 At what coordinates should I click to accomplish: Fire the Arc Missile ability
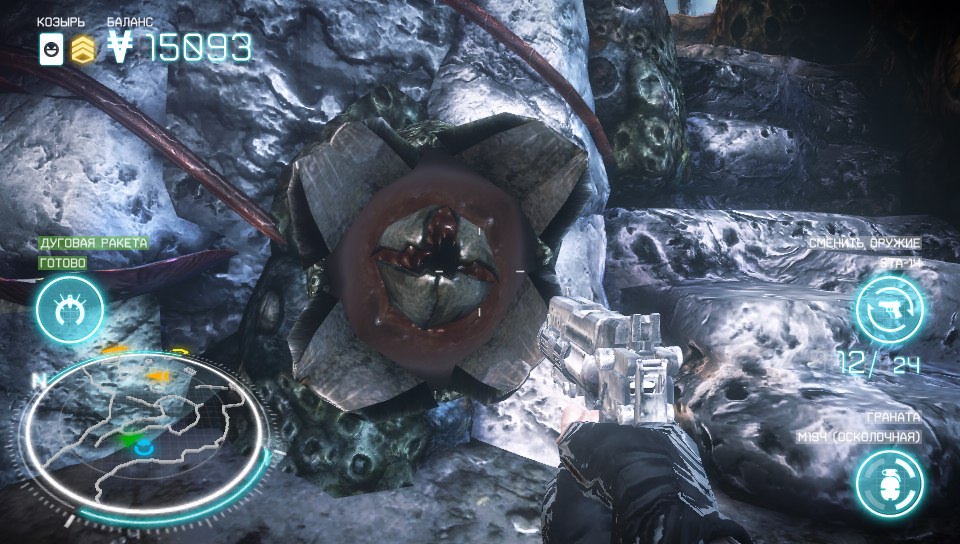[x=70, y=309]
